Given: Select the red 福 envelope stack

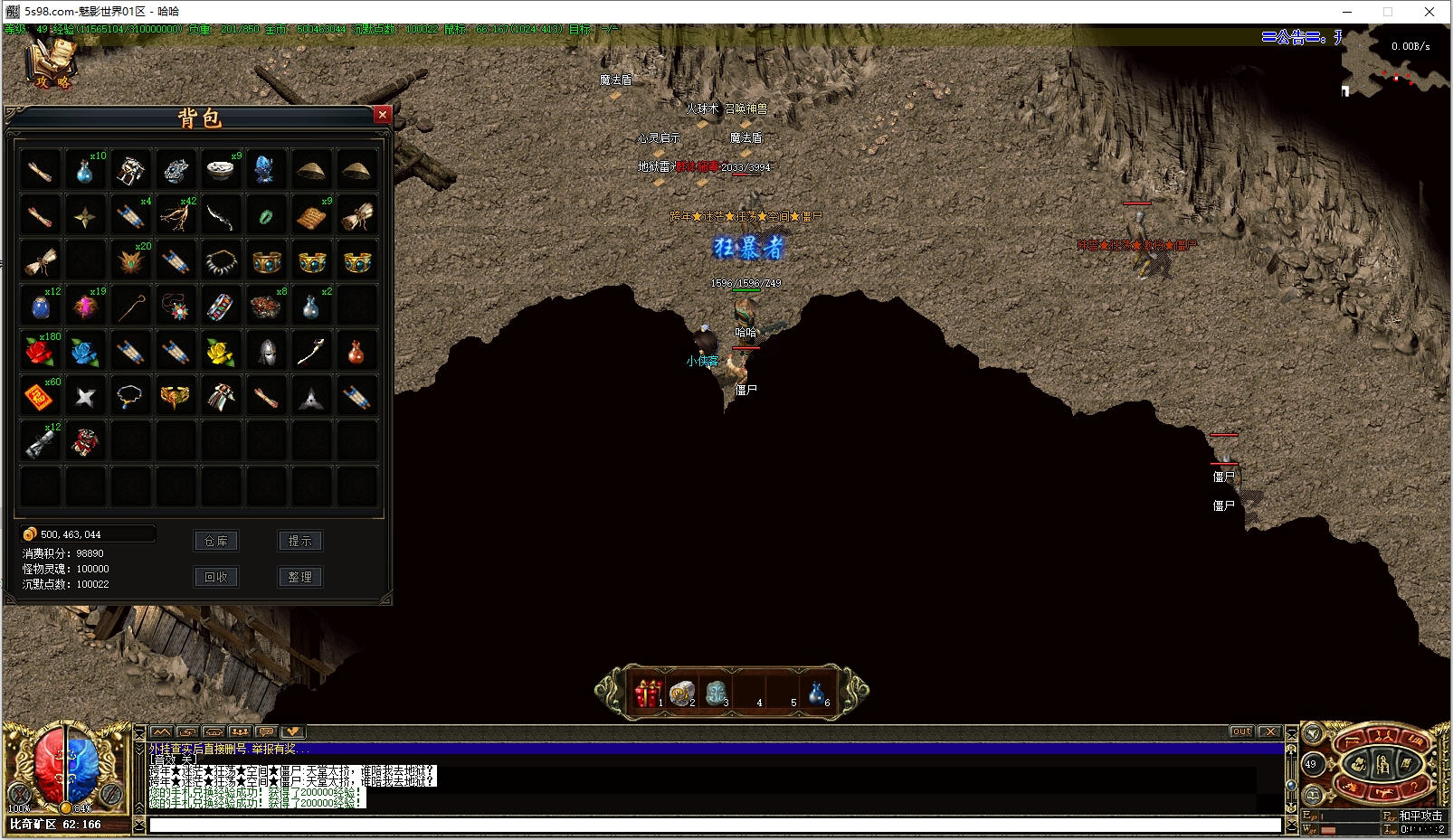Looking at the screenshot, I should coord(40,396).
